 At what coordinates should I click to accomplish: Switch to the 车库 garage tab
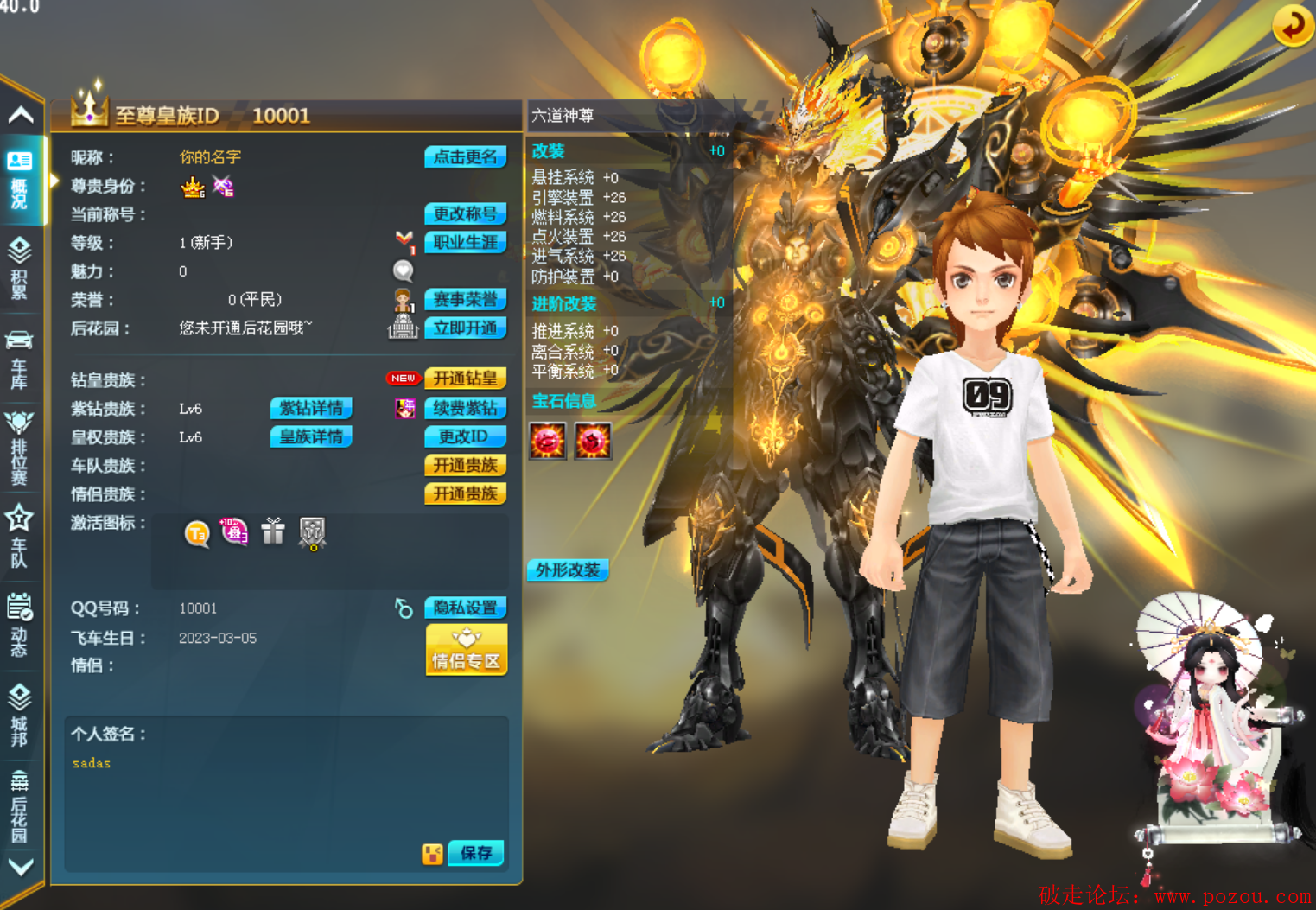19,360
